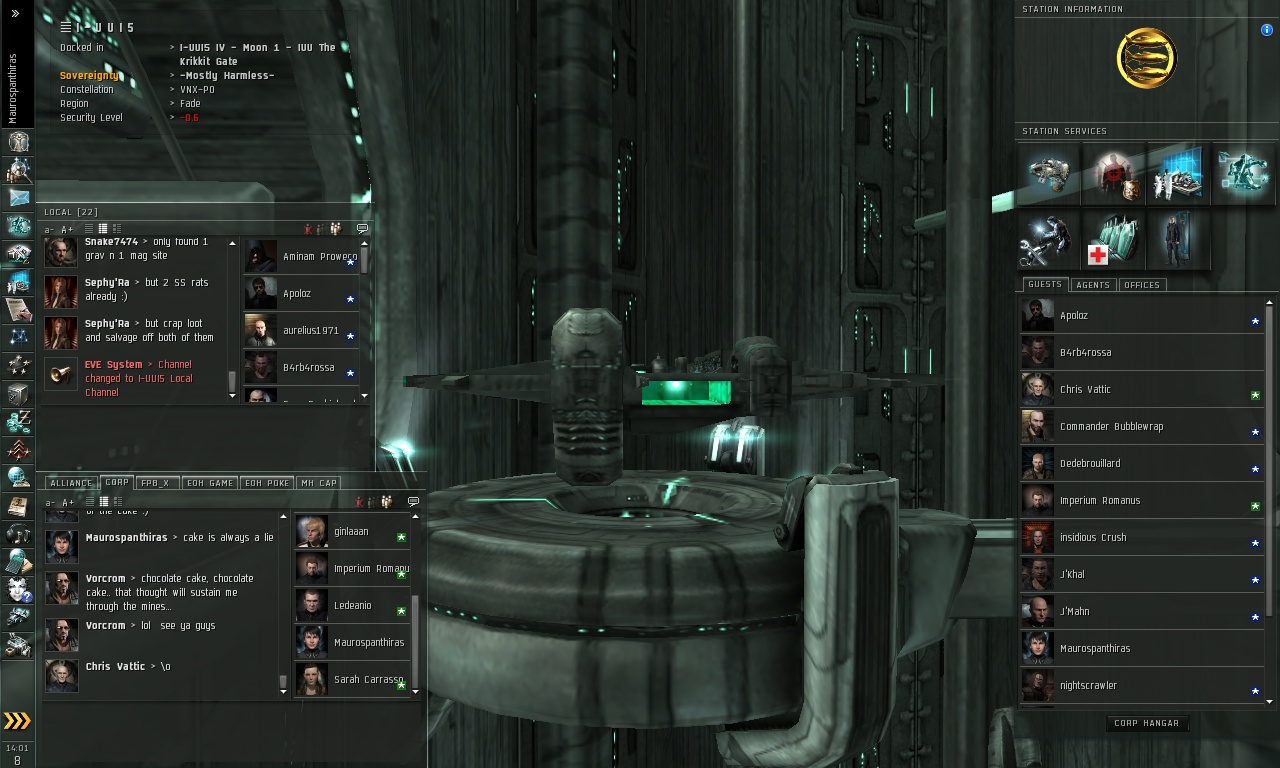Select Sarah Carrasso in corp members

pyautogui.click(x=367, y=680)
